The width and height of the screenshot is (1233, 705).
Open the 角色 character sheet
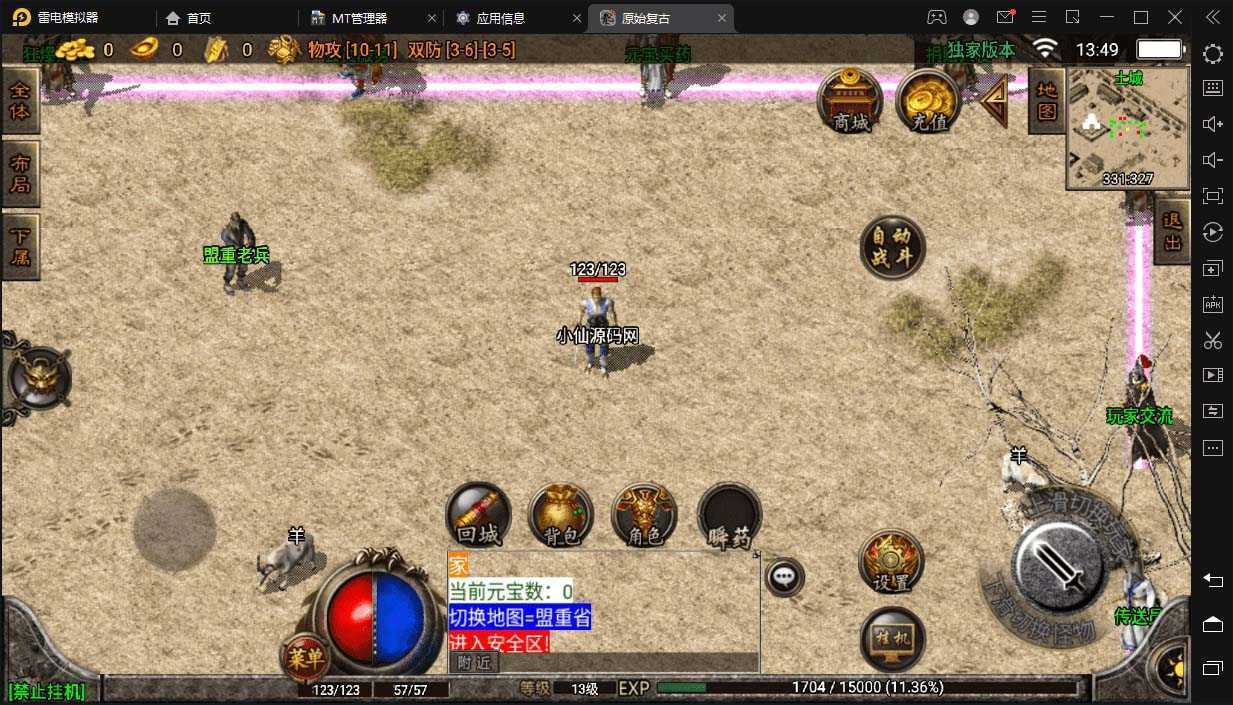[644, 516]
